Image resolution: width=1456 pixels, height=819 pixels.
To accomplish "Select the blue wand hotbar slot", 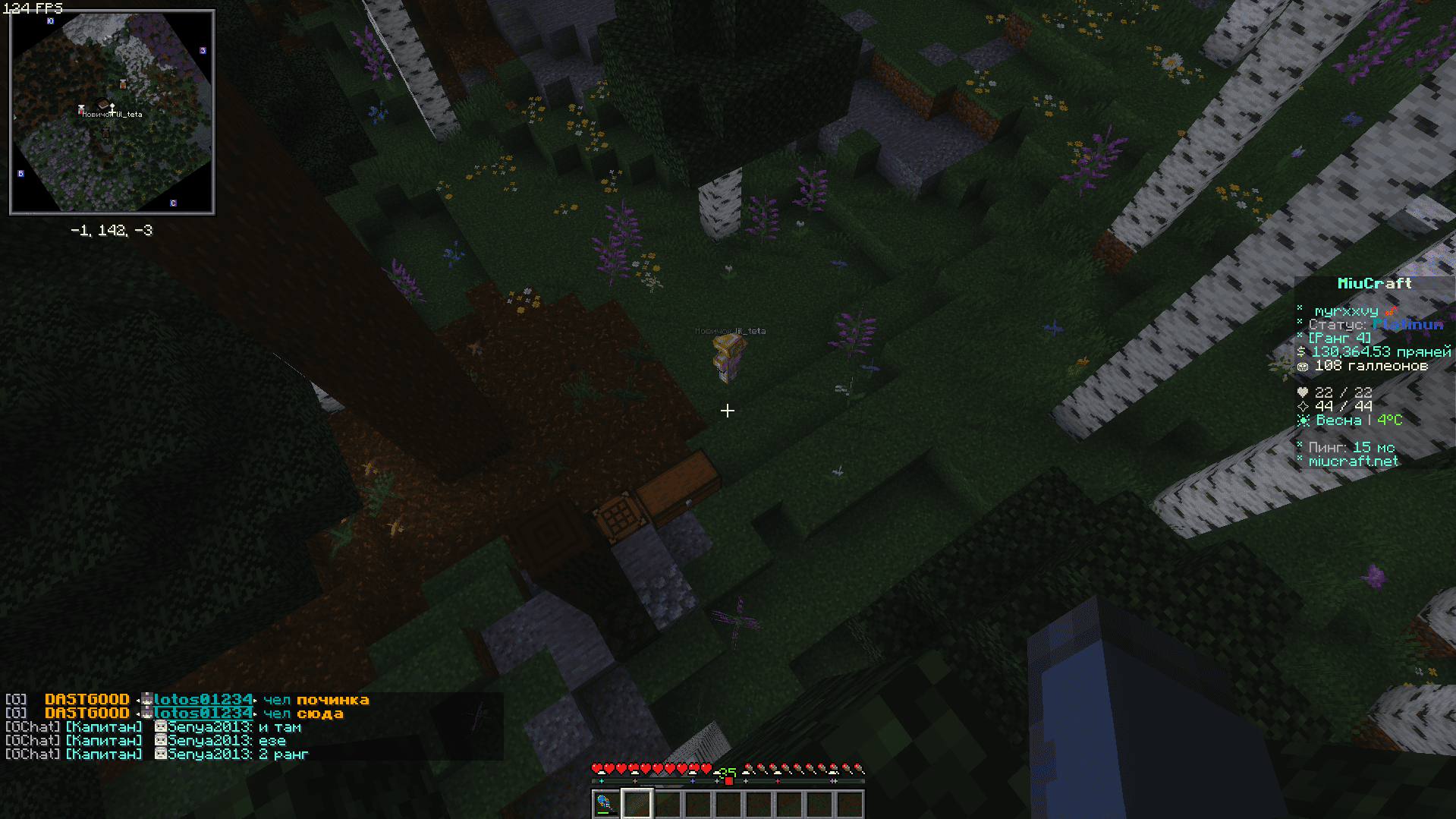I will coord(605,804).
